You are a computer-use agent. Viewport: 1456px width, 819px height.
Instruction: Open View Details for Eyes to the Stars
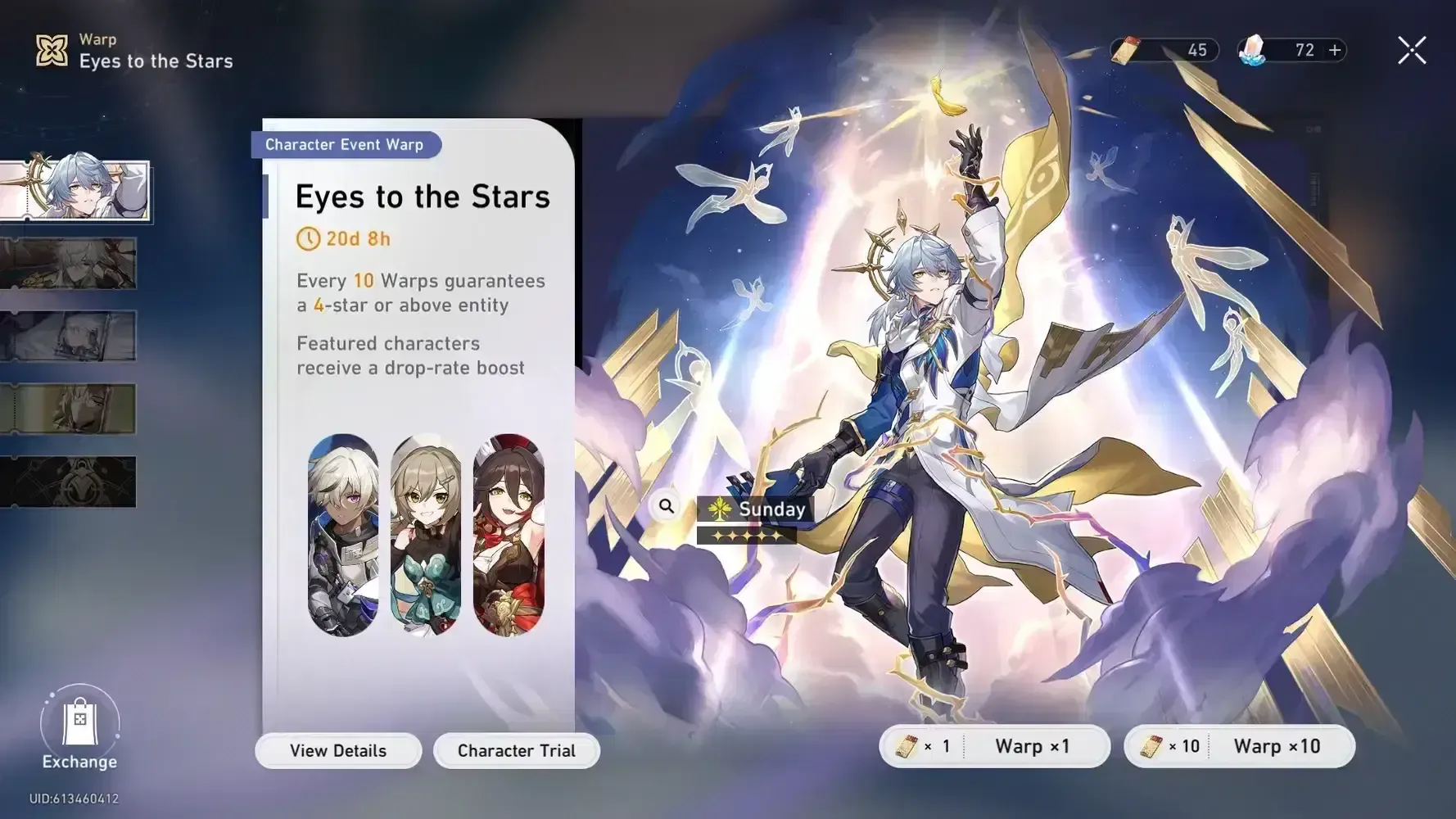click(338, 750)
